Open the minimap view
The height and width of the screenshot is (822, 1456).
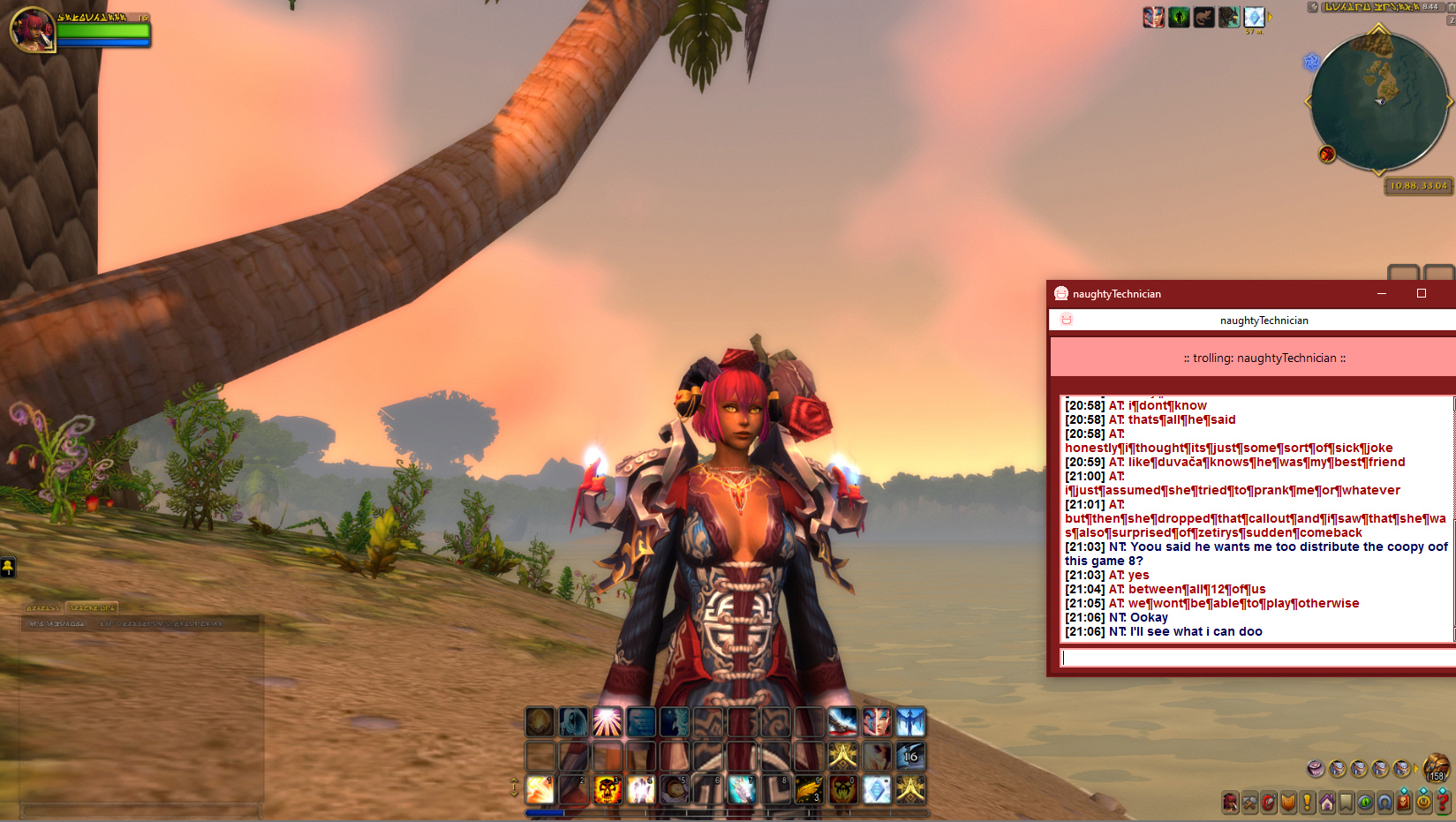1377,102
